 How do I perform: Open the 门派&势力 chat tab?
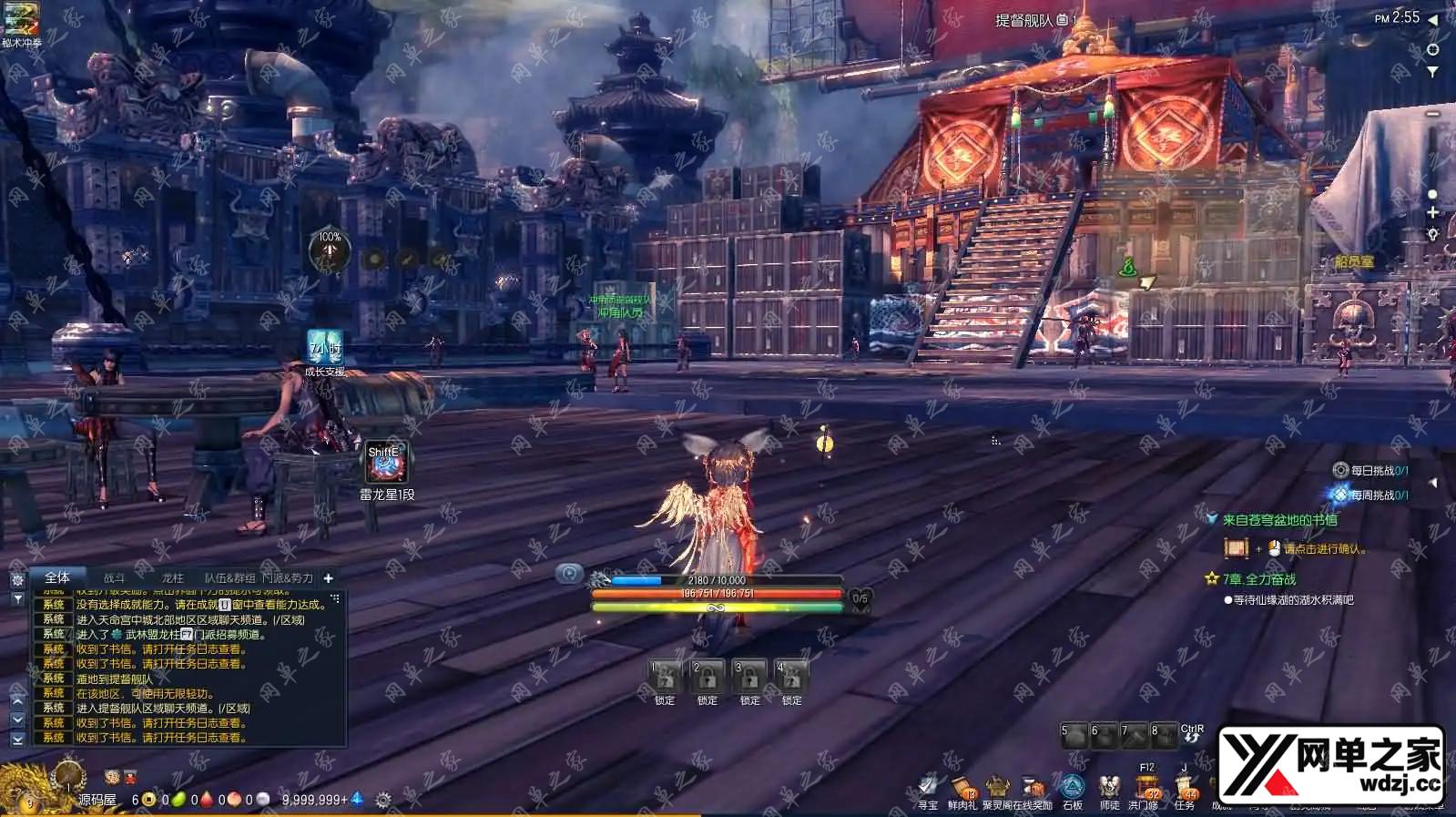288,578
